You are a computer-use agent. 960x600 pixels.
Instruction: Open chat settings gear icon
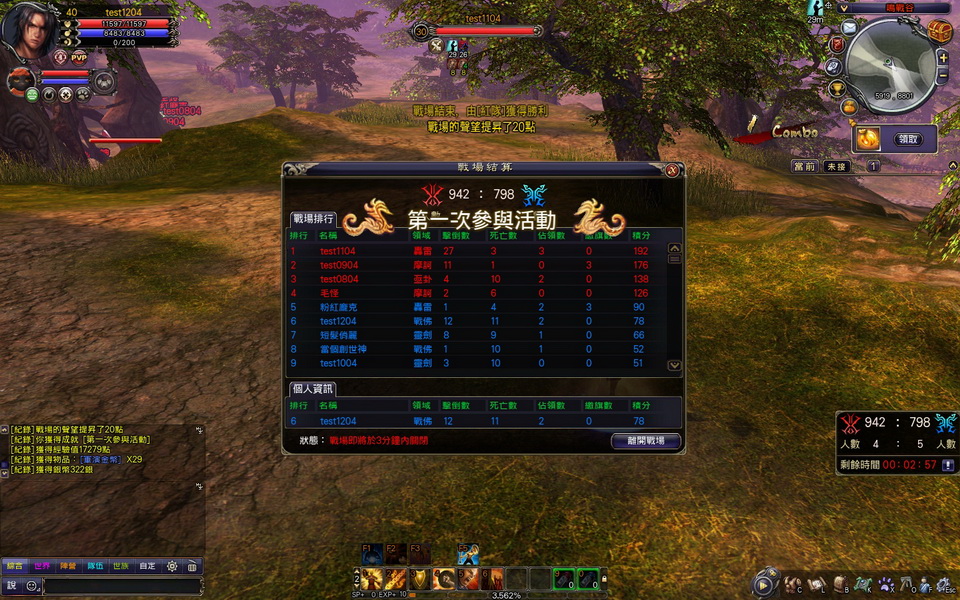coord(172,566)
